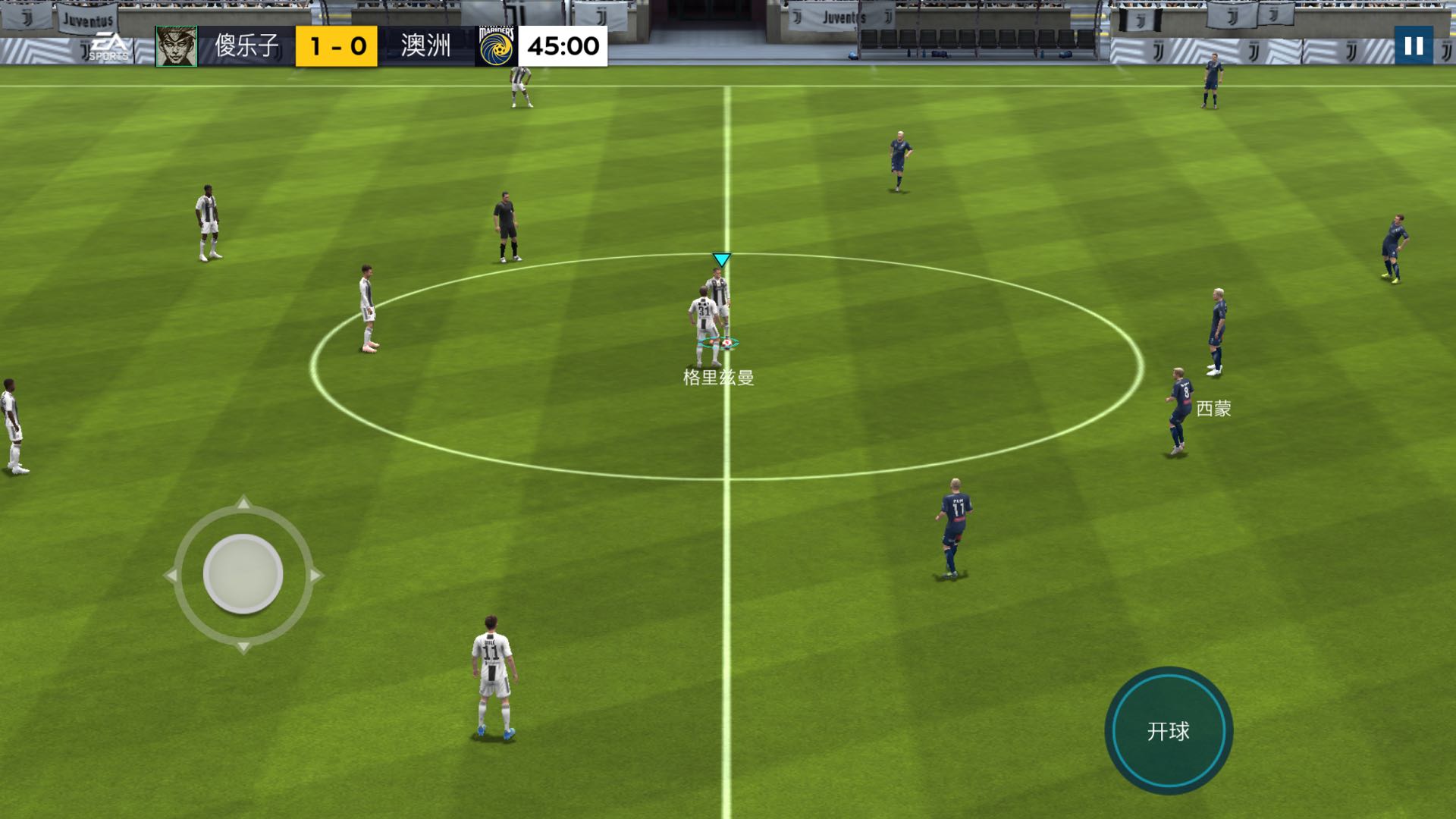Click the 傻乐子 player avatar portrait
This screenshot has height=819, width=1456.
pyautogui.click(x=176, y=45)
